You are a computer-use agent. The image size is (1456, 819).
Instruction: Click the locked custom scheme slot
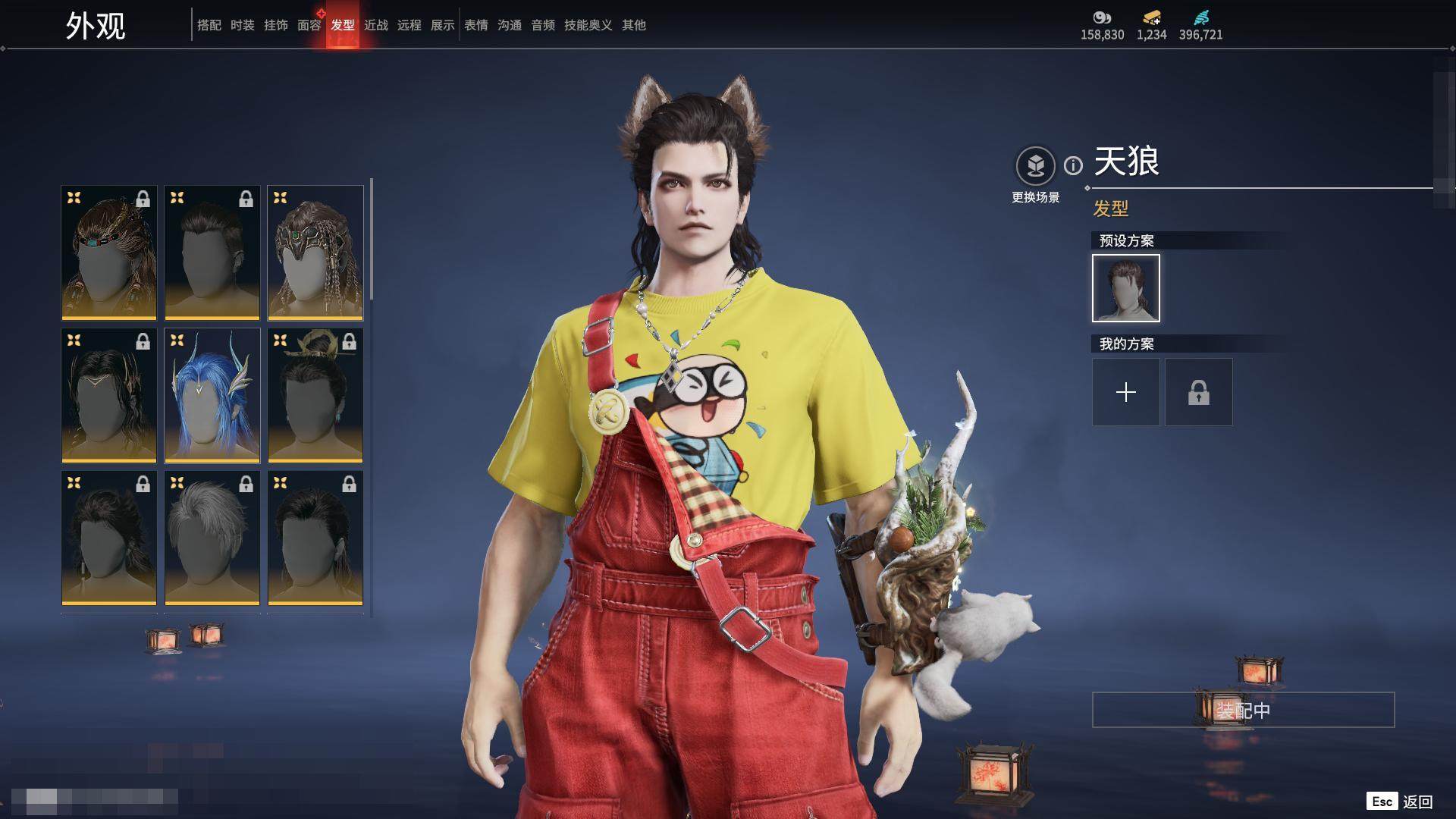click(1198, 392)
